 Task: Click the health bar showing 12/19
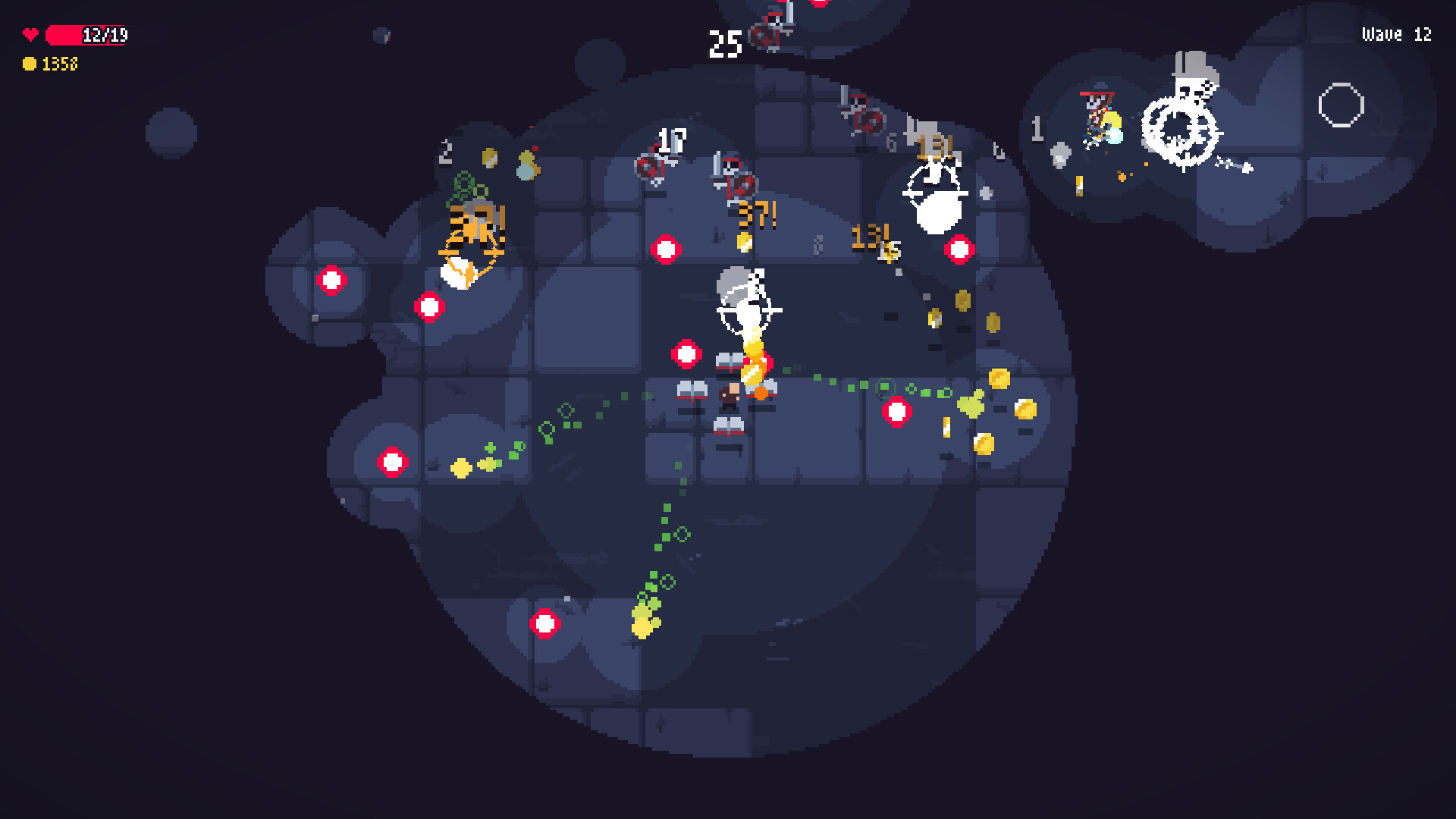[86, 33]
